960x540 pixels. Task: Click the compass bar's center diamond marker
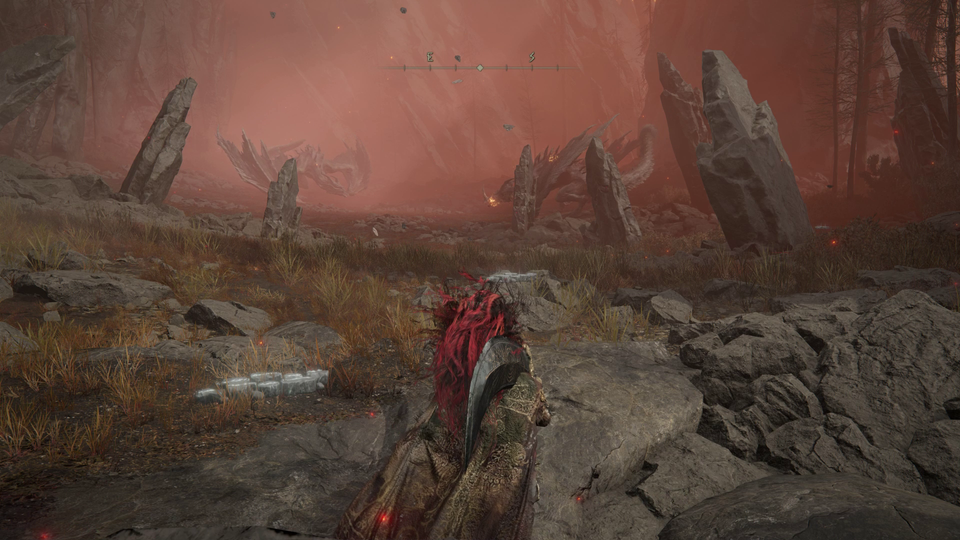click(x=480, y=68)
